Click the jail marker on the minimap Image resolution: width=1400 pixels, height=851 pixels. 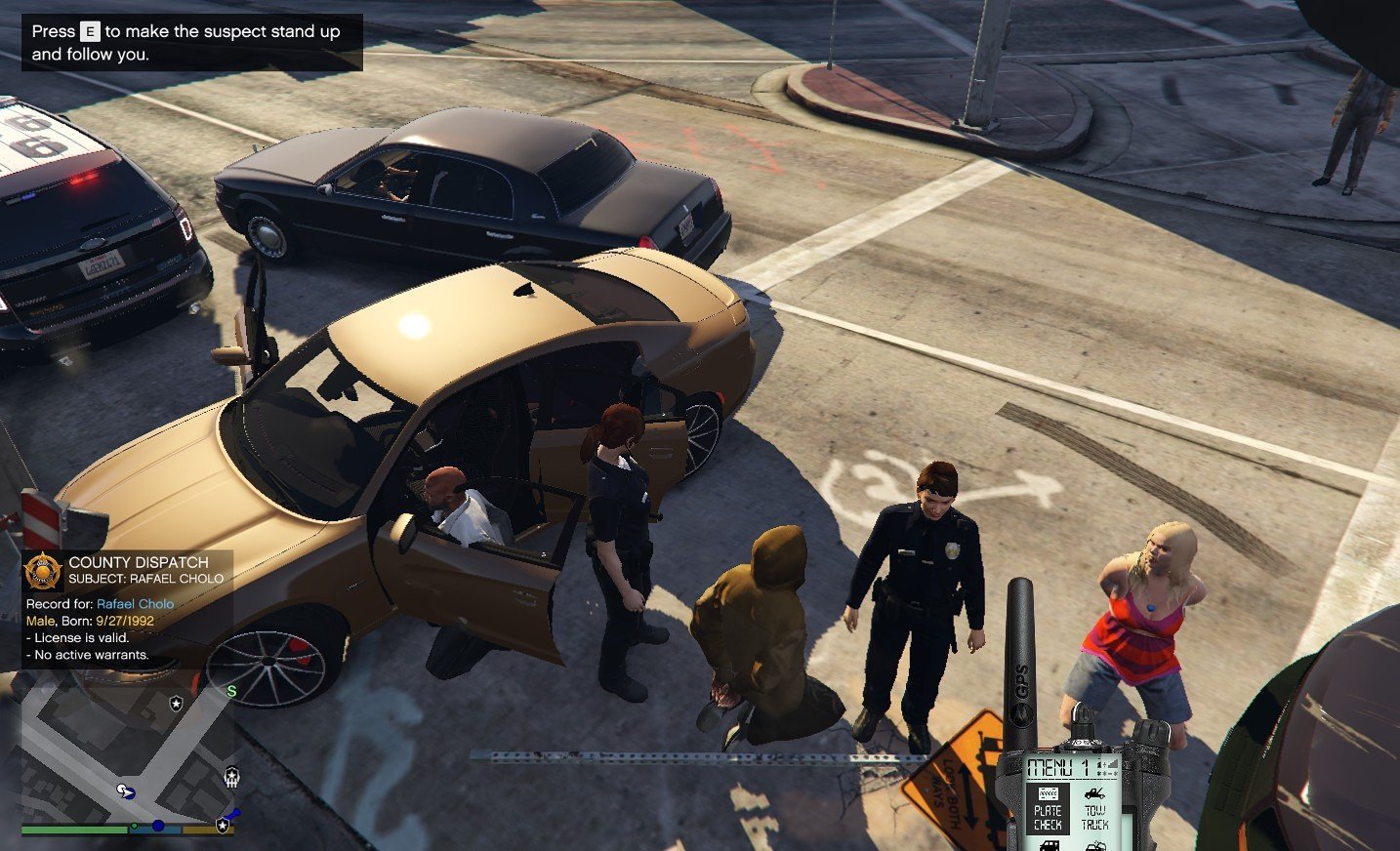tap(231, 777)
